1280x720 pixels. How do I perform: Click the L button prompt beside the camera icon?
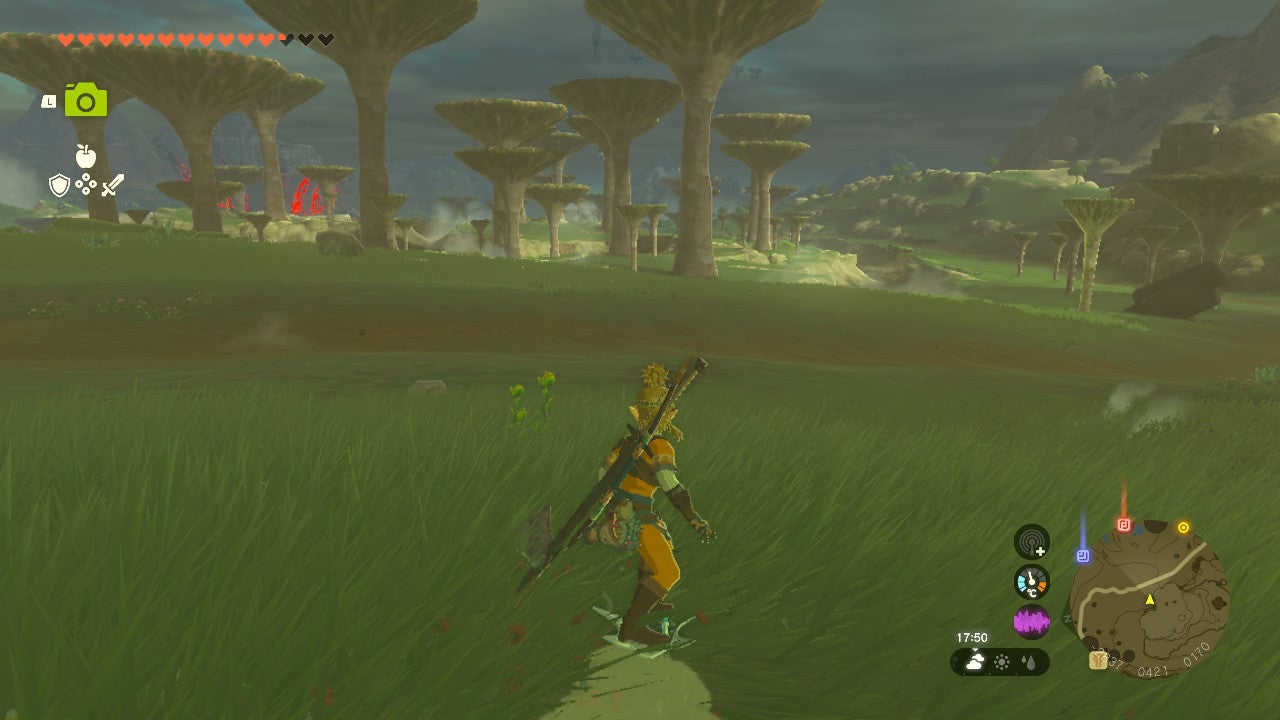click(49, 101)
